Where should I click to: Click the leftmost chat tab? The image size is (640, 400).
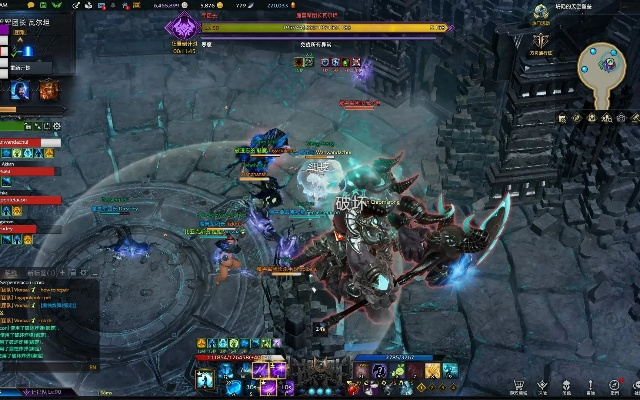pyautogui.click(x=11, y=272)
